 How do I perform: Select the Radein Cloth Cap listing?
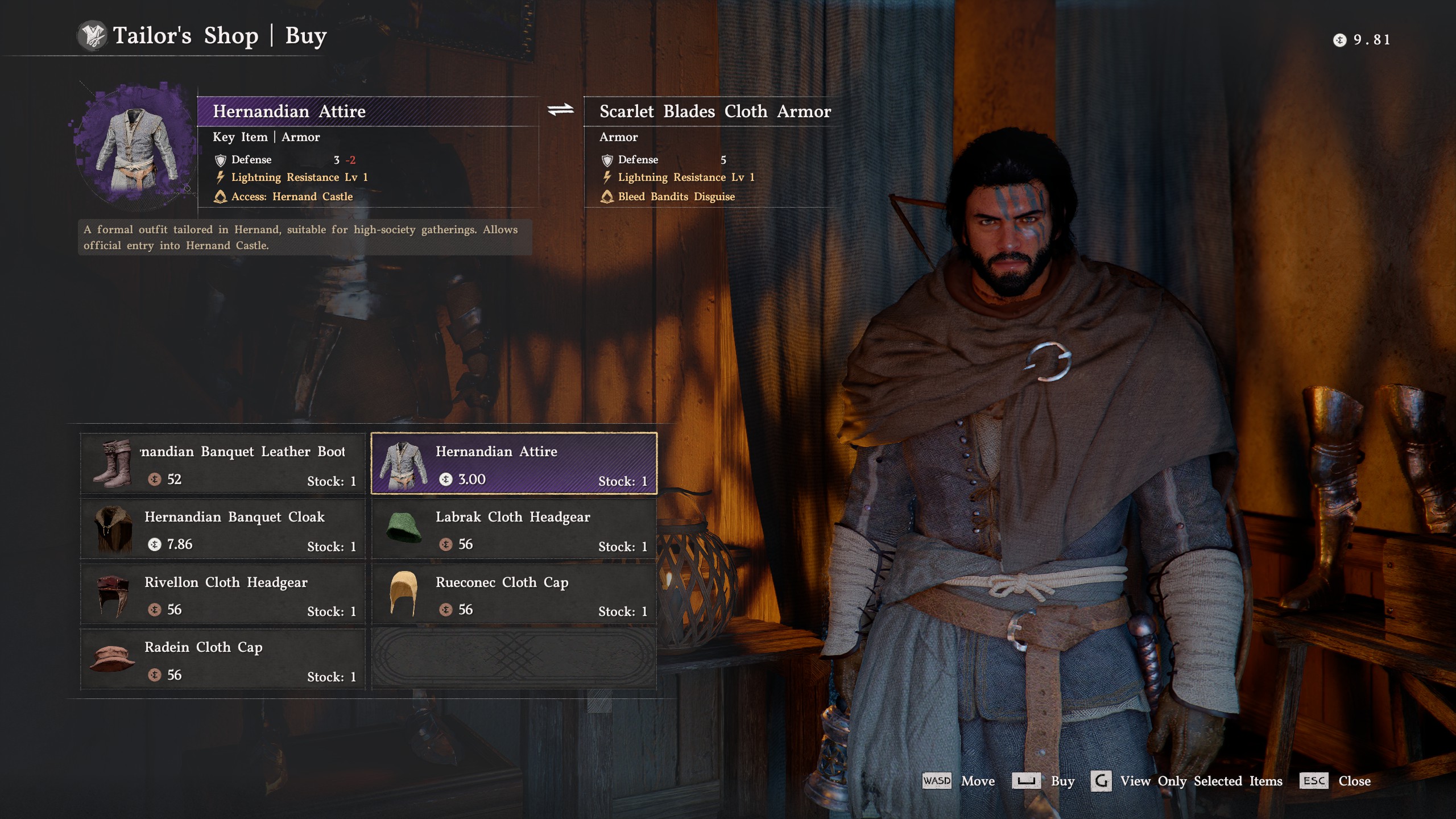[x=222, y=660]
